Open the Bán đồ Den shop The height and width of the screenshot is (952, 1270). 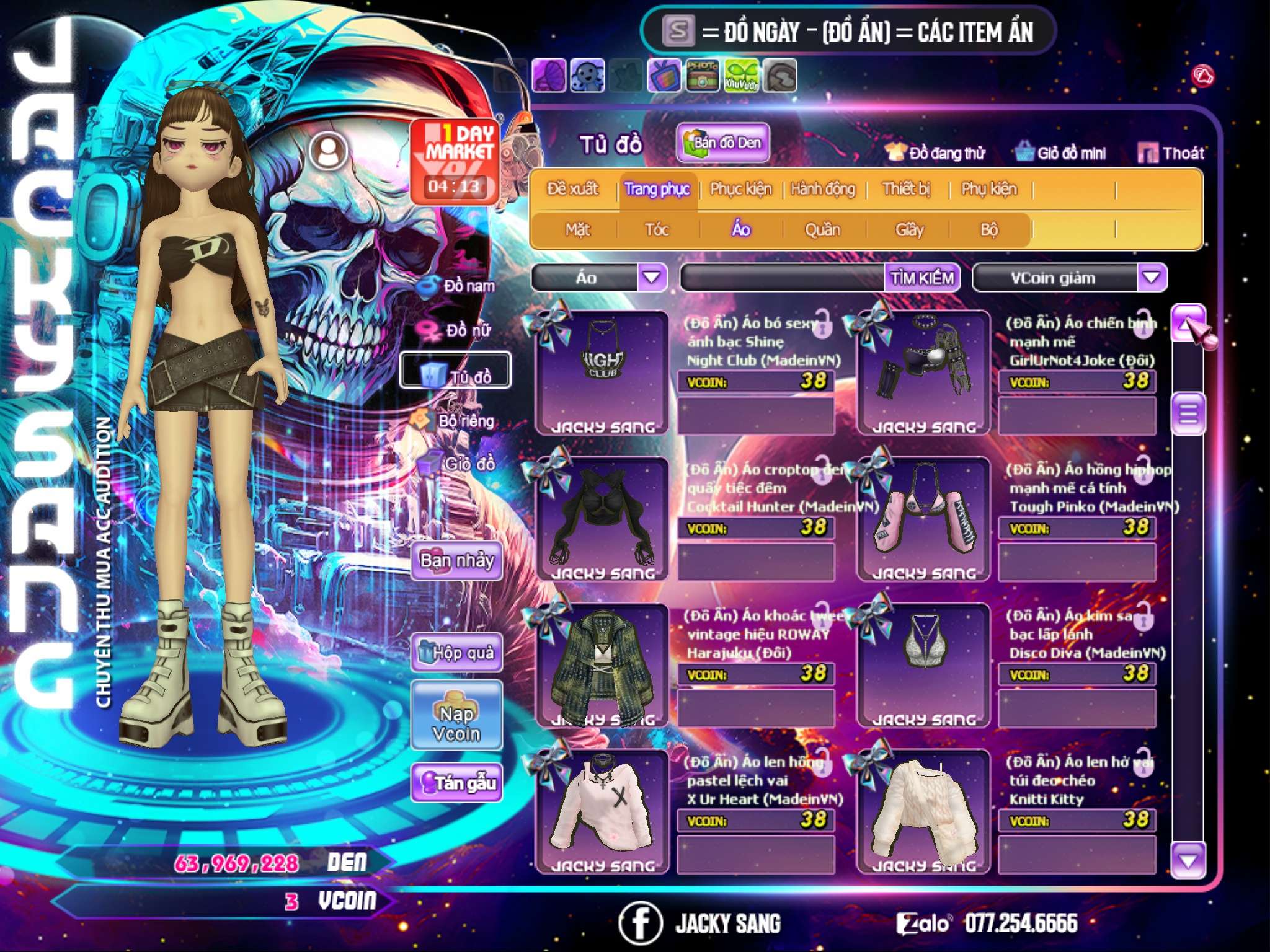pyautogui.click(x=722, y=143)
